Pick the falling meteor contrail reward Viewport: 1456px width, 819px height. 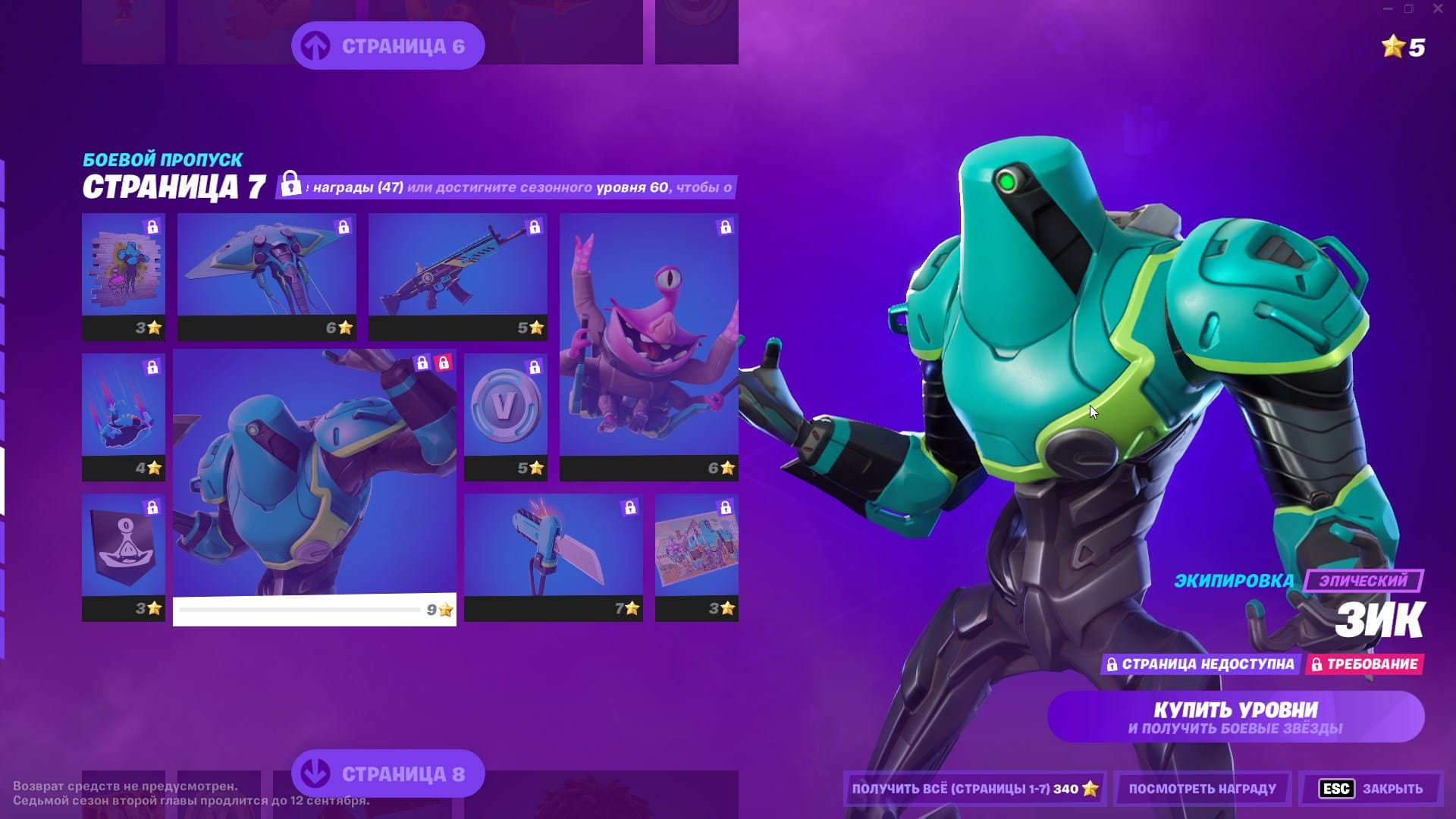pyautogui.click(x=124, y=416)
